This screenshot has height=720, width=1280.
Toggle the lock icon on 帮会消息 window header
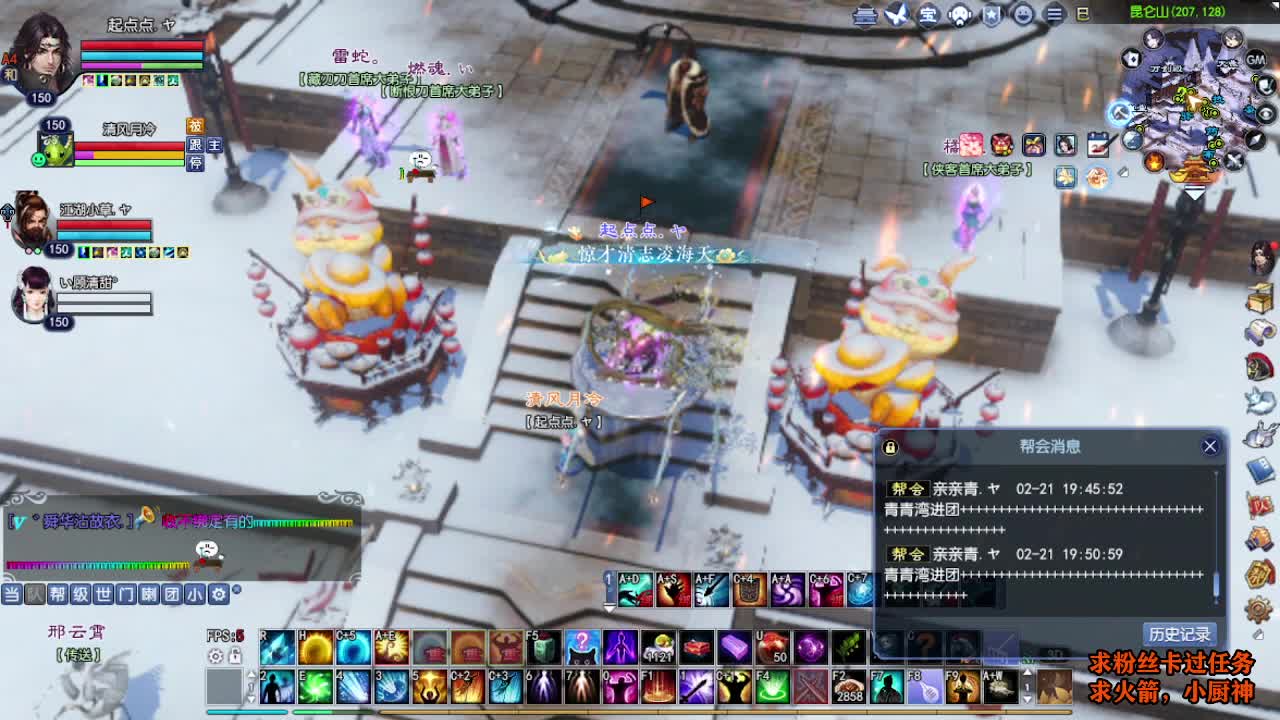(x=888, y=447)
